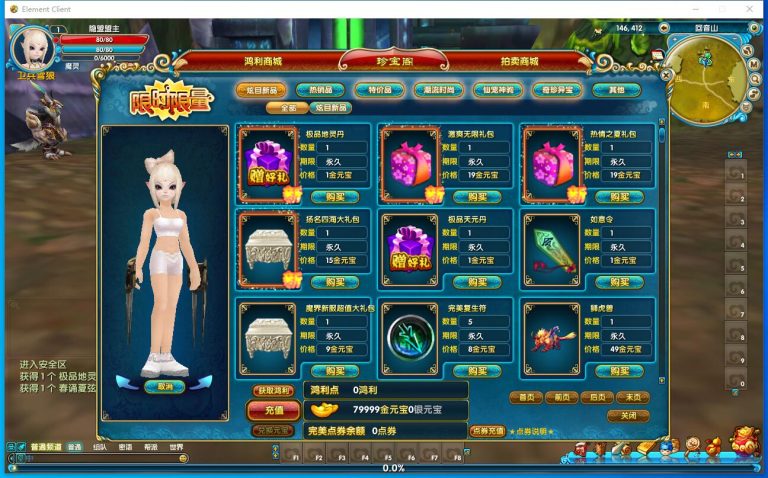Open the 仙宠神骑 pets and mounts category

(x=498, y=90)
